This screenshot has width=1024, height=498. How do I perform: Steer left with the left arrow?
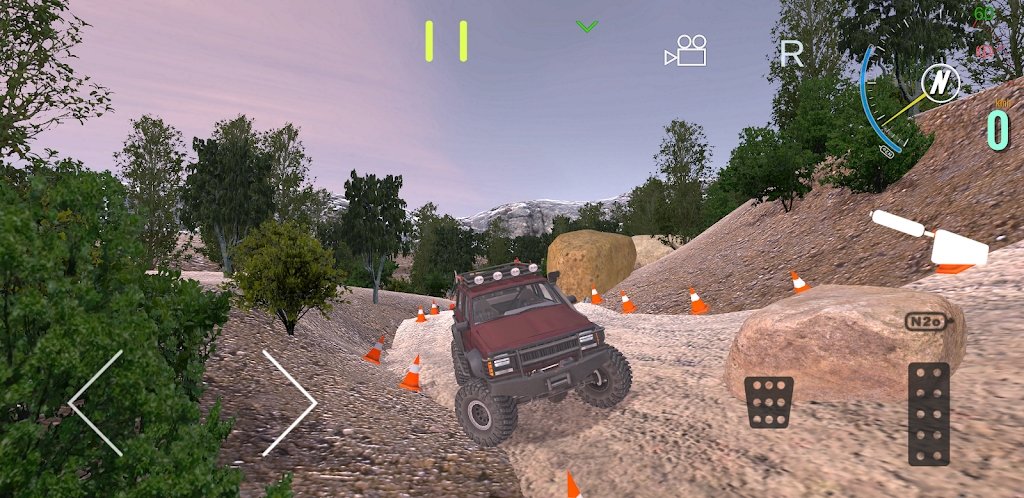coord(96,403)
